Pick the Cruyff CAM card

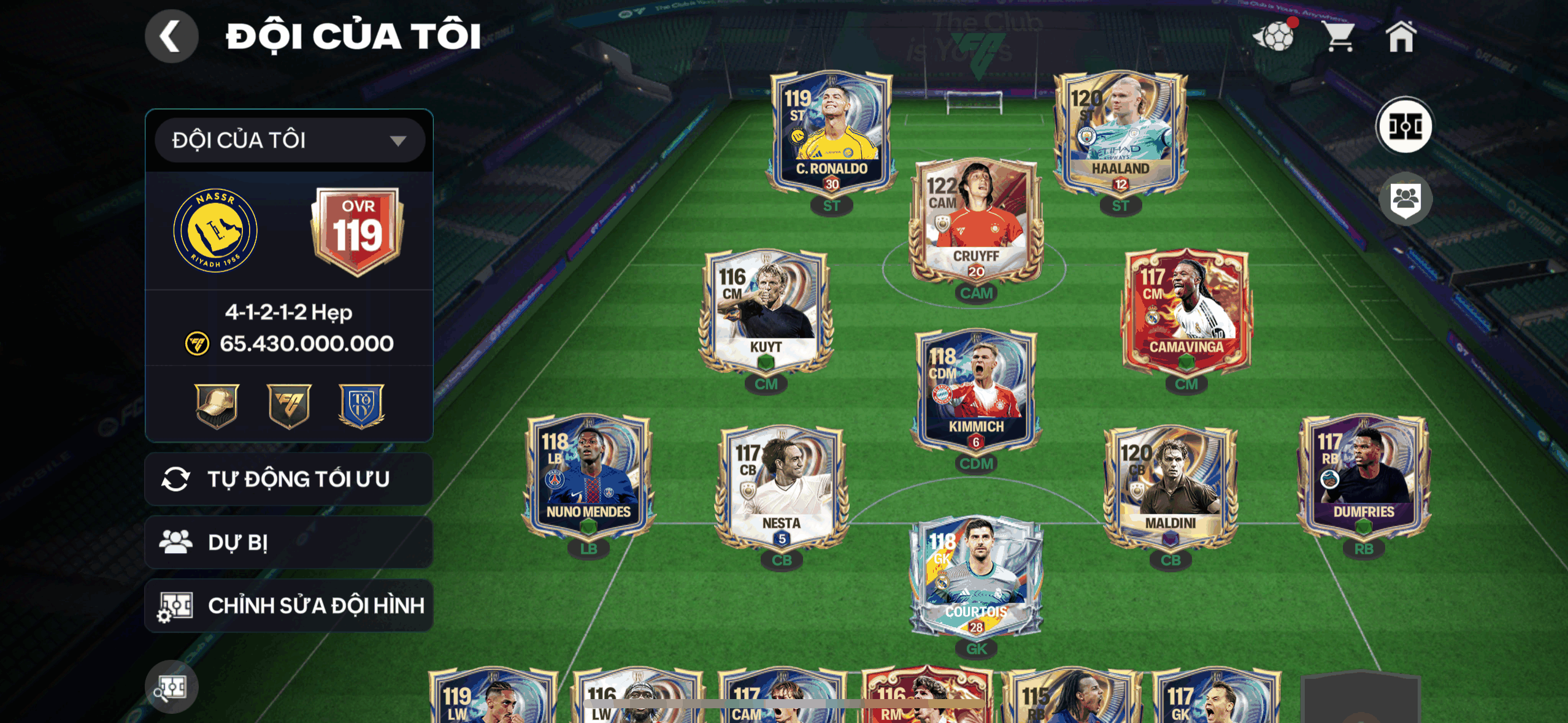pyautogui.click(x=975, y=221)
